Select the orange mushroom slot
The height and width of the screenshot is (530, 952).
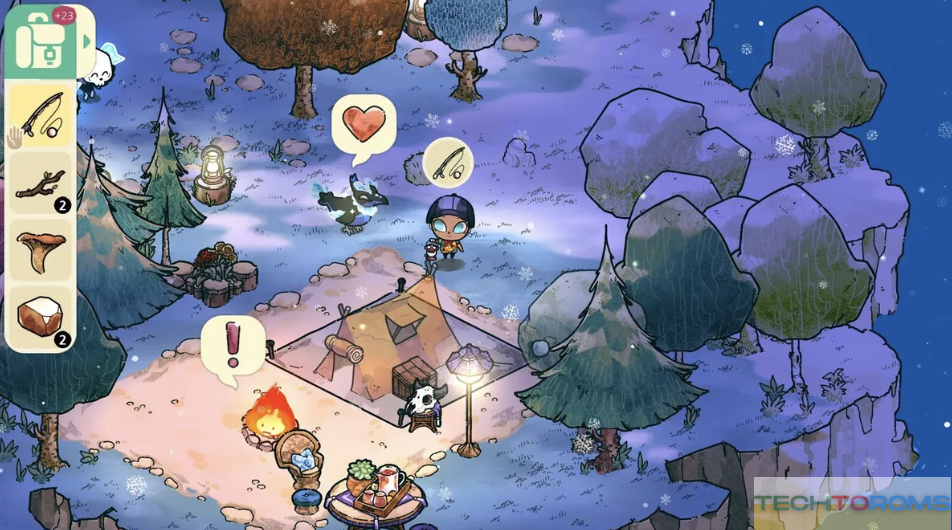coord(41,251)
